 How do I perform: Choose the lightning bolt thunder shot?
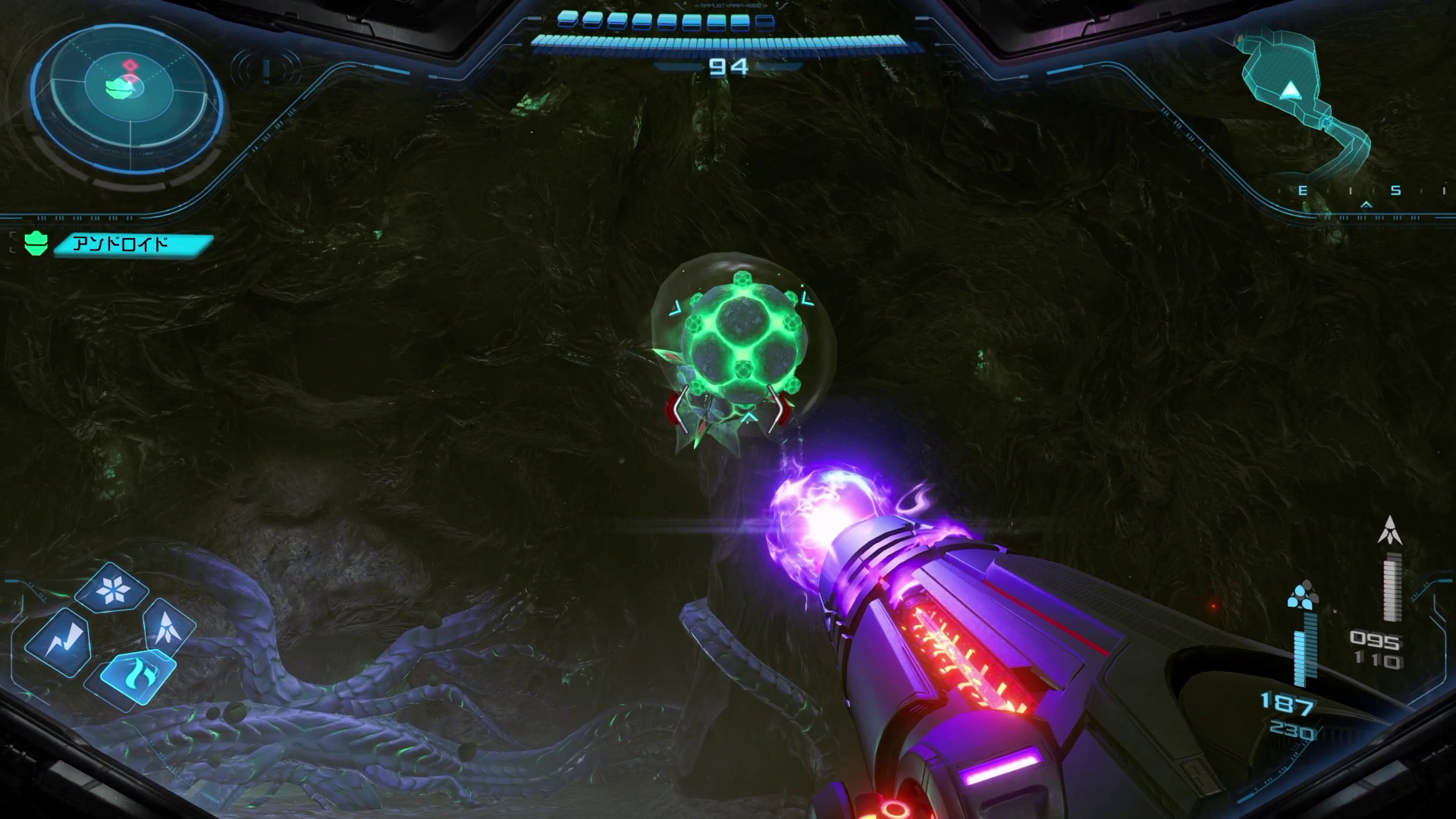pos(59,642)
